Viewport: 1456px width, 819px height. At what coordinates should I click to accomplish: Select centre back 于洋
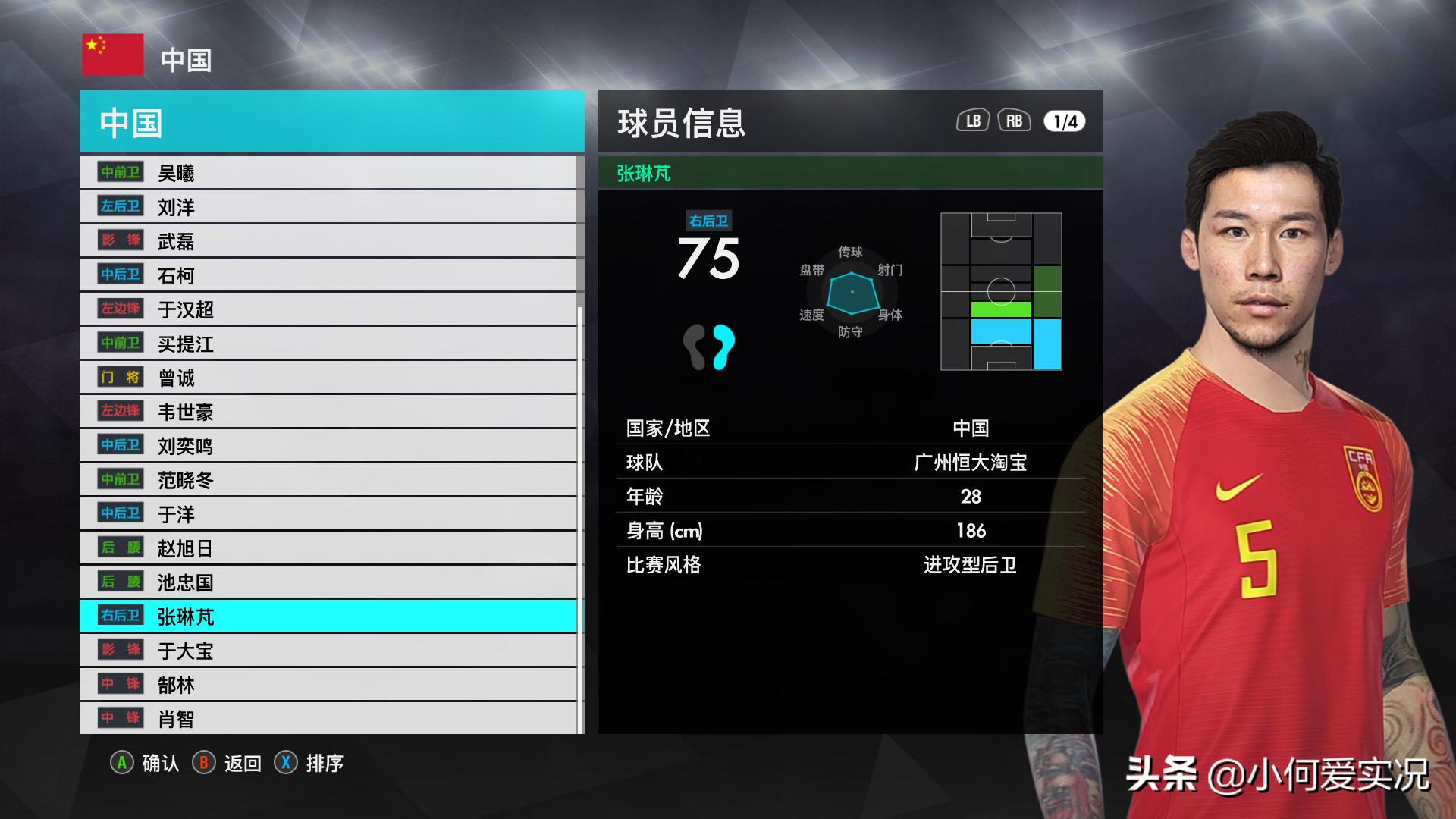(x=328, y=514)
